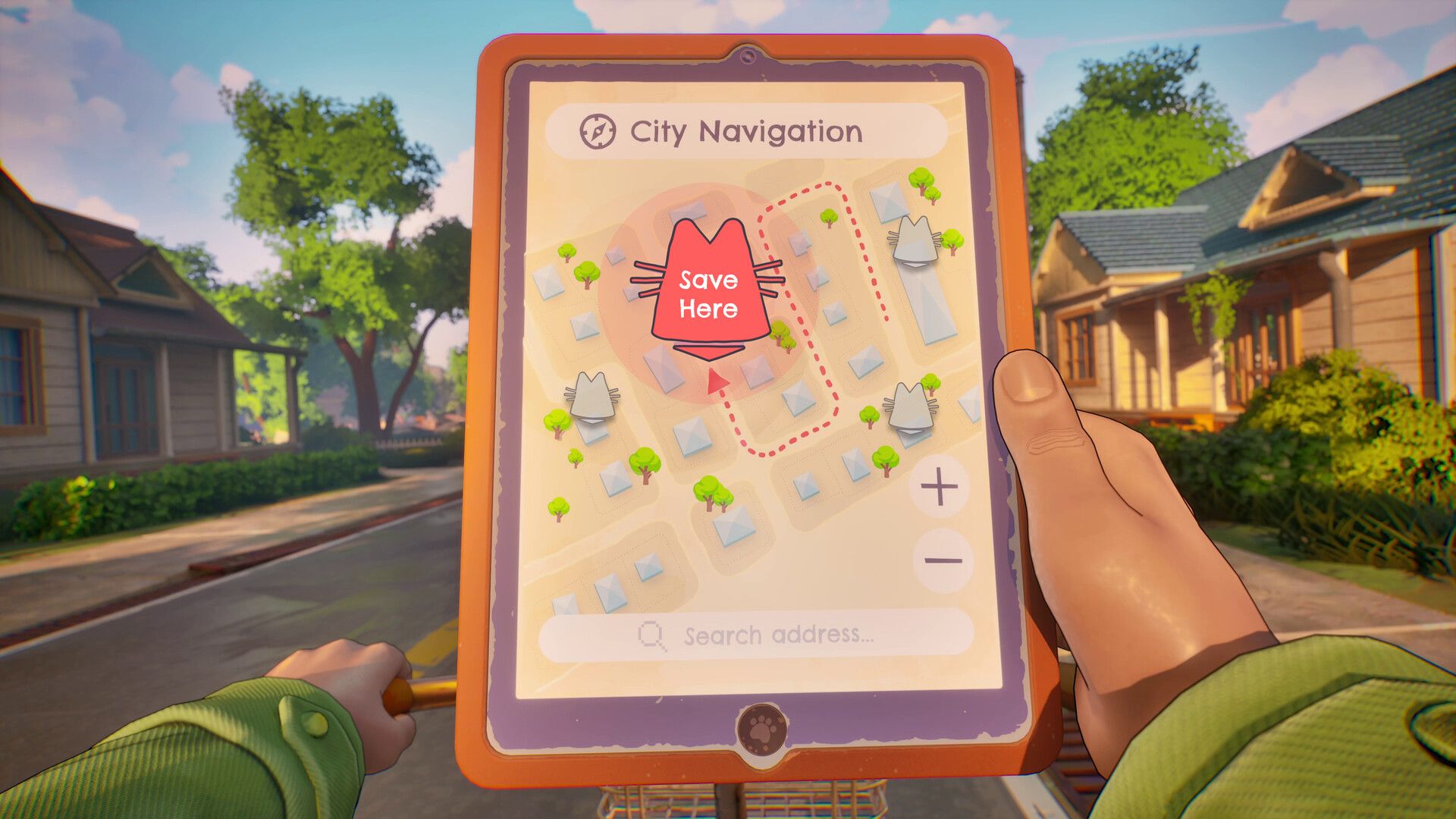1456x819 pixels.
Task: Zoom out with the minus button
Action: [x=943, y=561]
